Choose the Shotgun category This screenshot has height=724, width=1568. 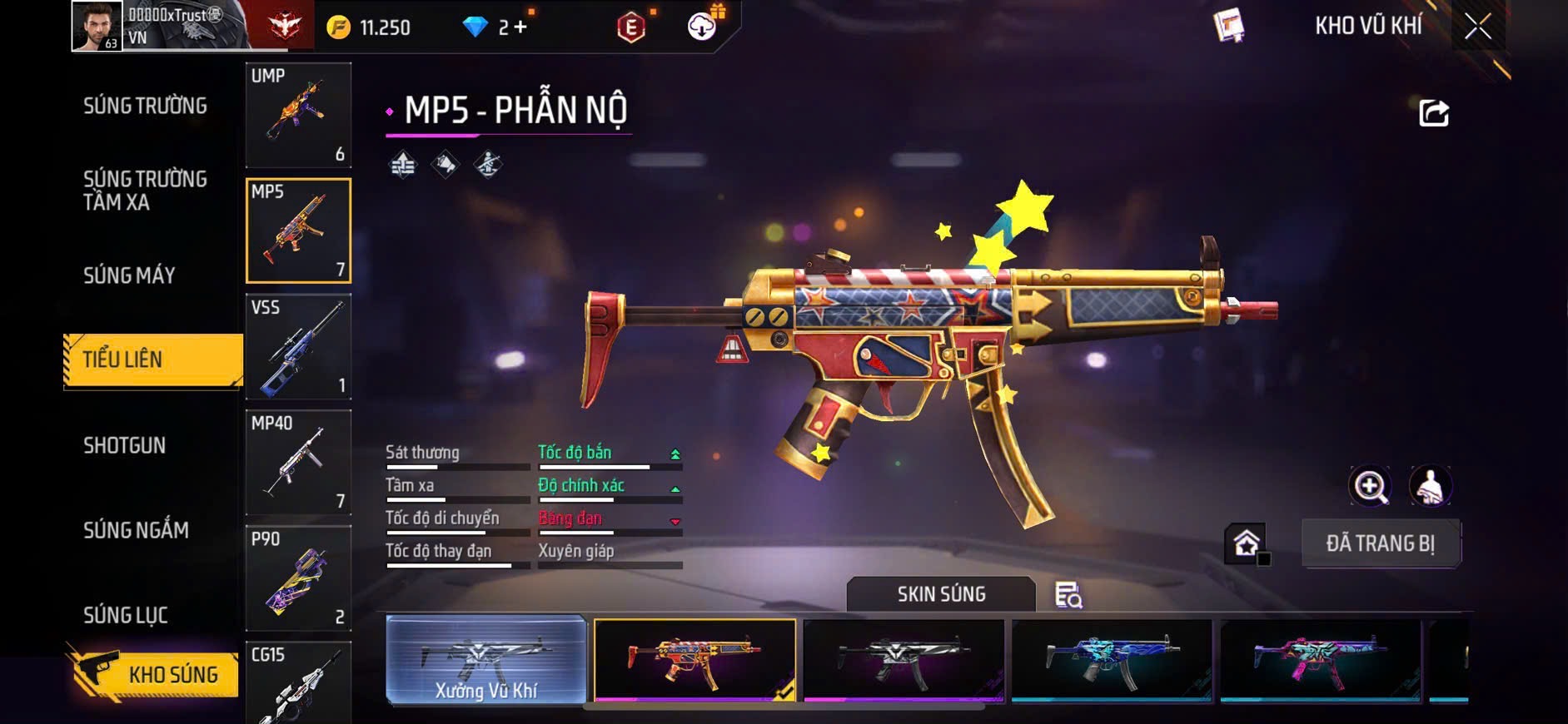(x=124, y=445)
